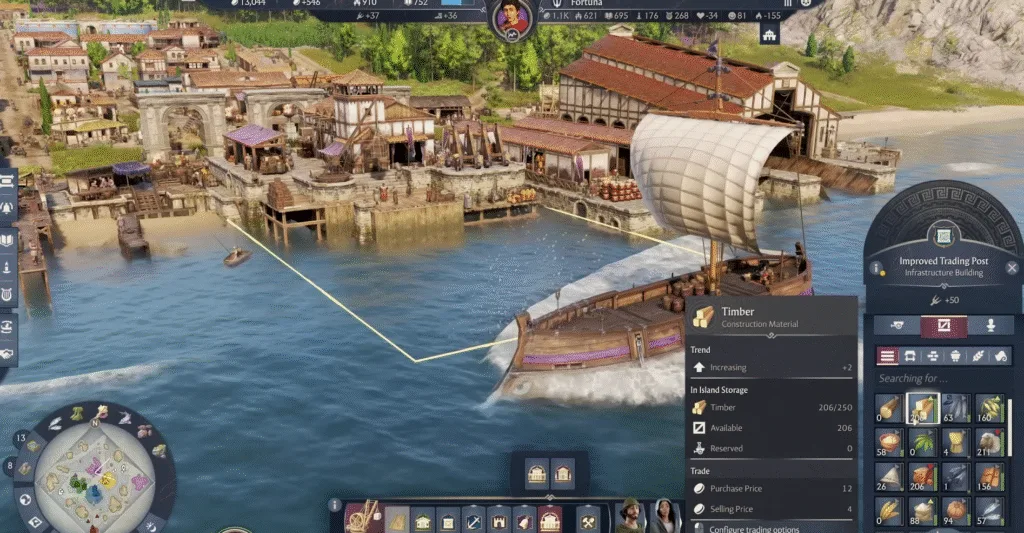Click the trading post info button
1024x533 pixels.
pos(877,268)
